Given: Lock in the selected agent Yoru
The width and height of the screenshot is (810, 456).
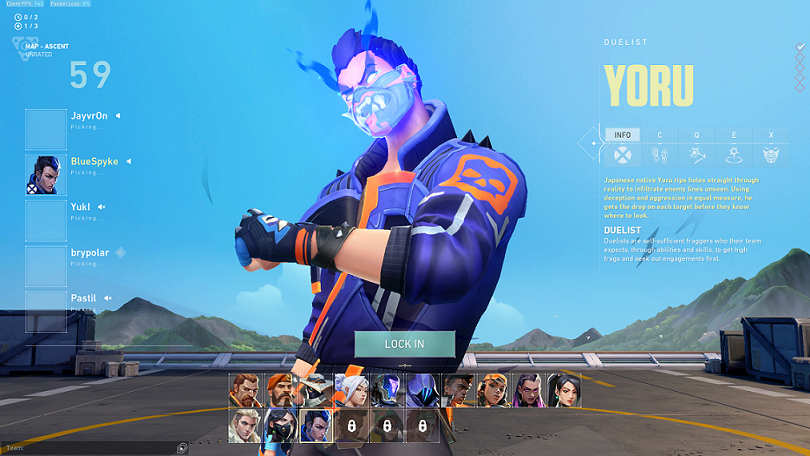Looking at the screenshot, I should (x=404, y=344).
